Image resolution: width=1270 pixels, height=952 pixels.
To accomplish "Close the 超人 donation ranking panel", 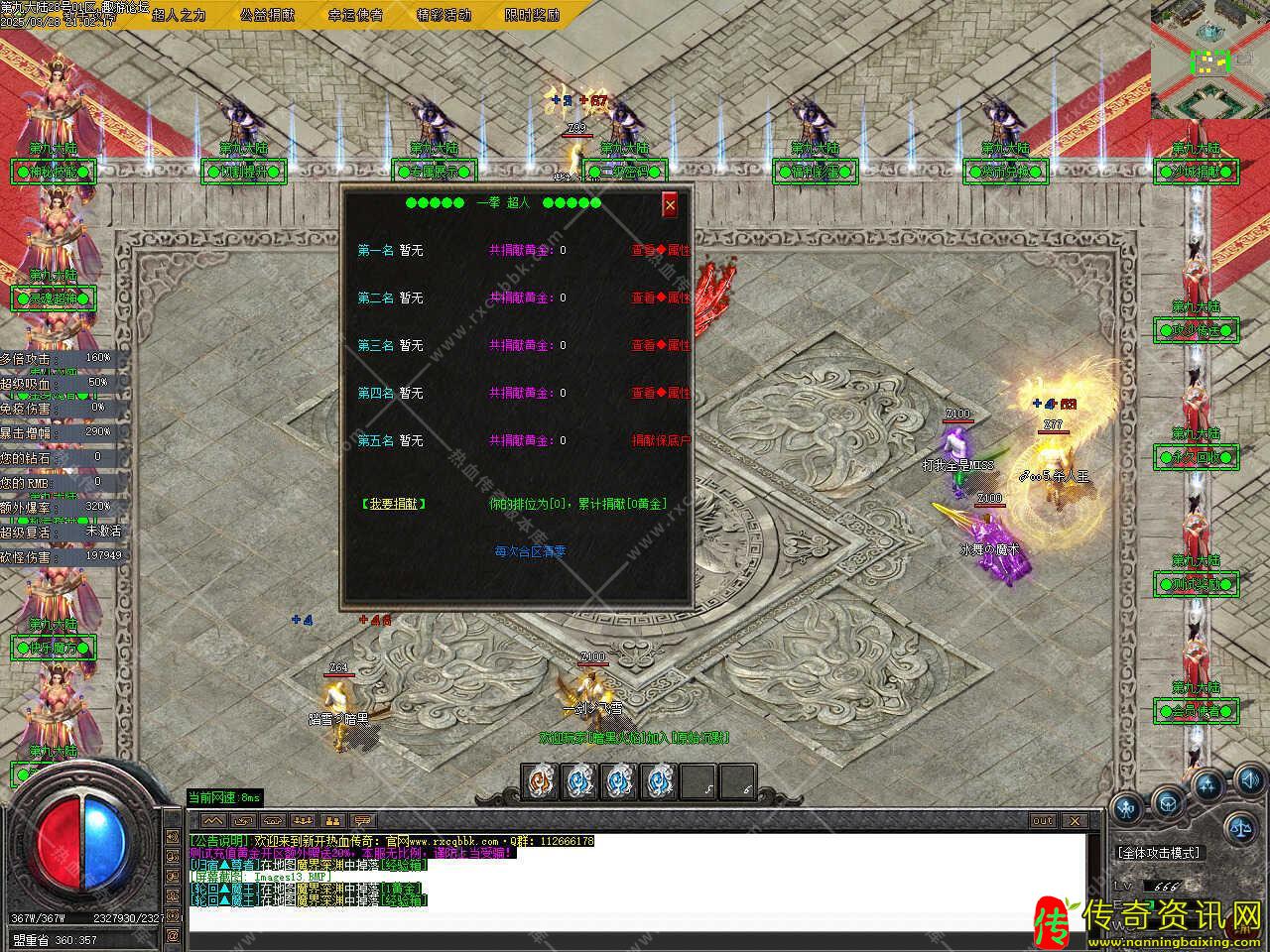I will tap(670, 203).
